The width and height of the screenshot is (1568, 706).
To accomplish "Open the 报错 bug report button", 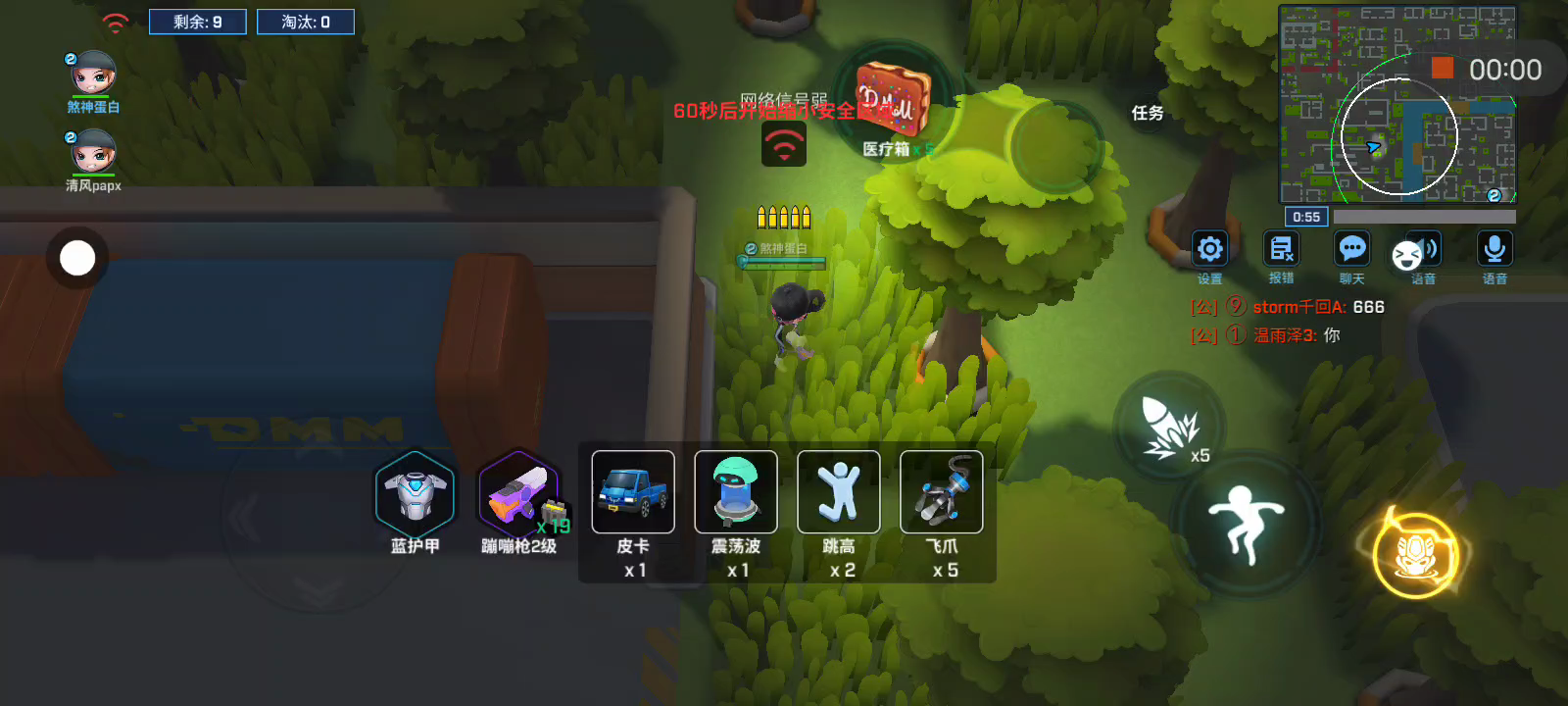I will 1281,250.
